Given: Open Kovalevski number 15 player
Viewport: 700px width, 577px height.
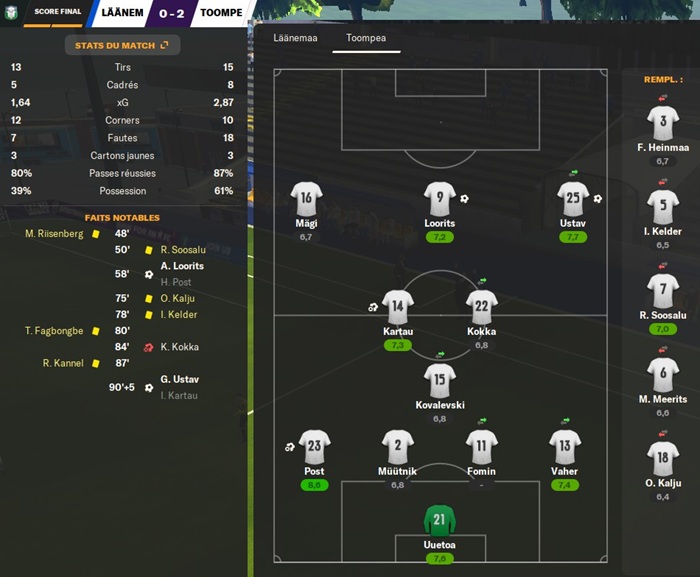Looking at the screenshot, I should coord(439,381).
